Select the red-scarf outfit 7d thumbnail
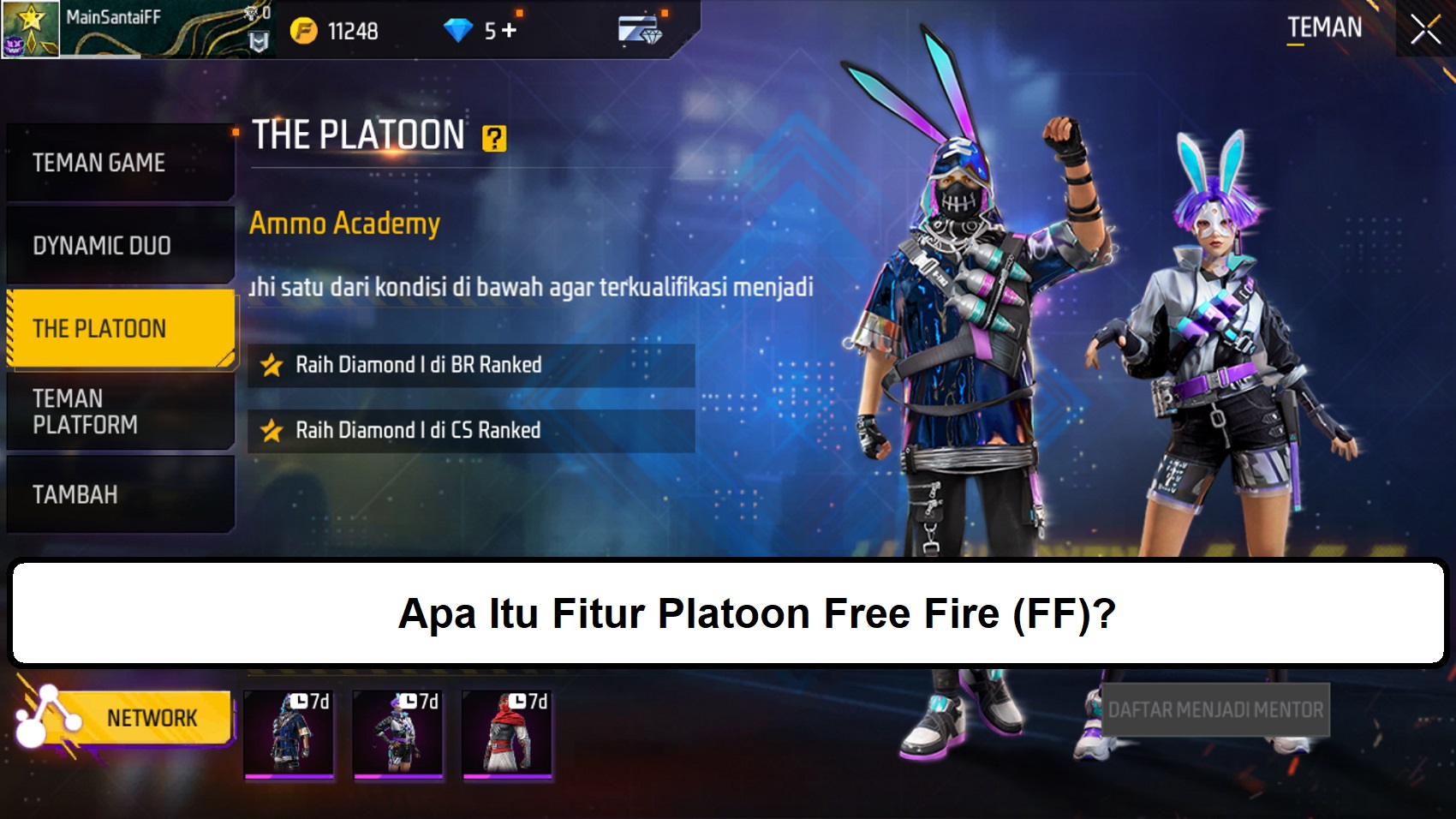This screenshot has width=1456, height=819. [x=507, y=735]
